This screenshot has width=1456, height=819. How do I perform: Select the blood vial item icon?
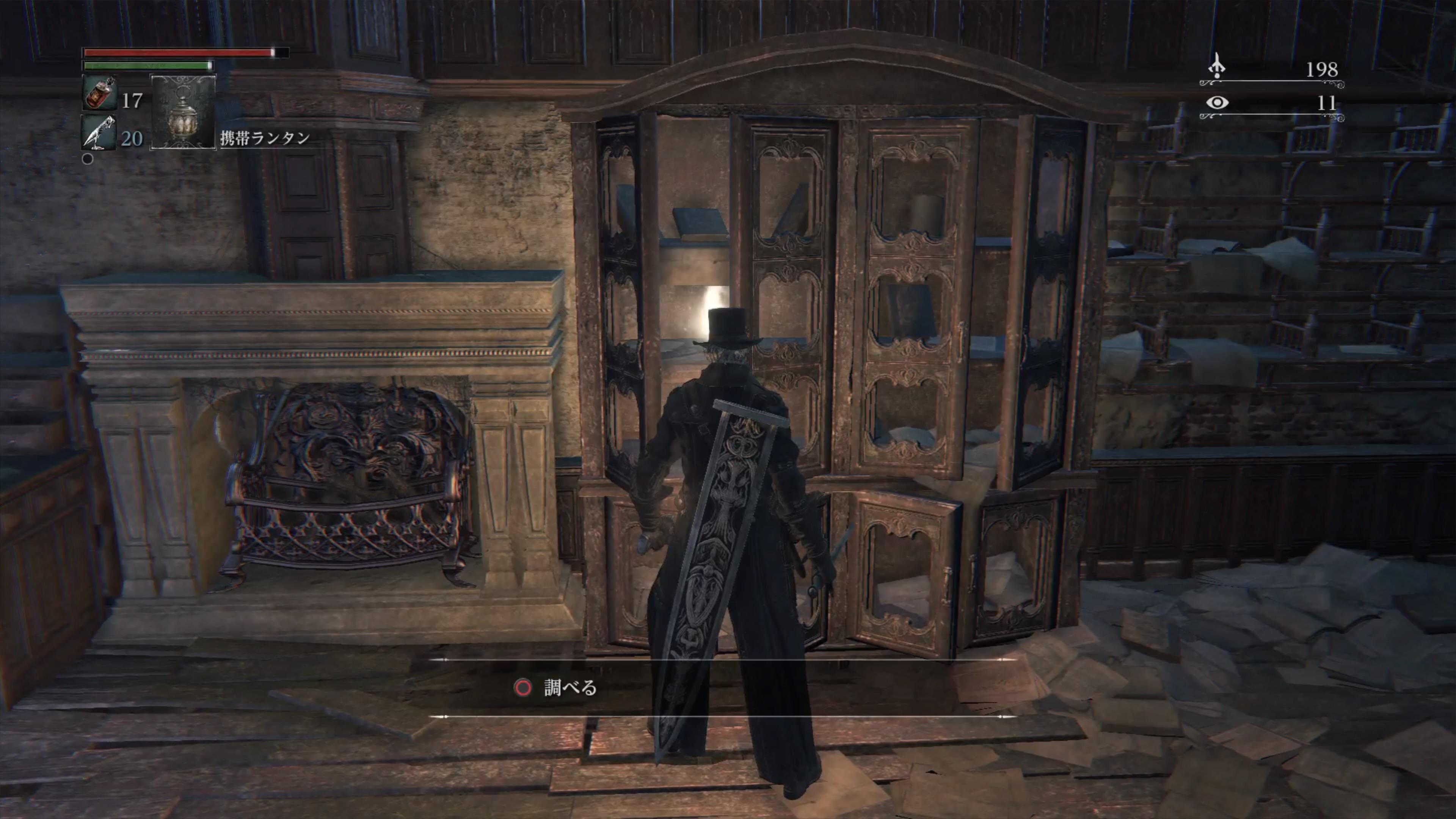tap(99, 93)
